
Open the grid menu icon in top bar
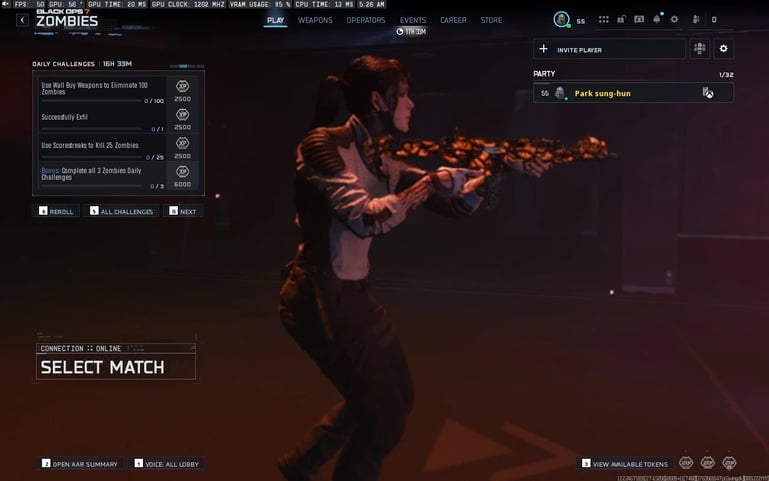604,19
